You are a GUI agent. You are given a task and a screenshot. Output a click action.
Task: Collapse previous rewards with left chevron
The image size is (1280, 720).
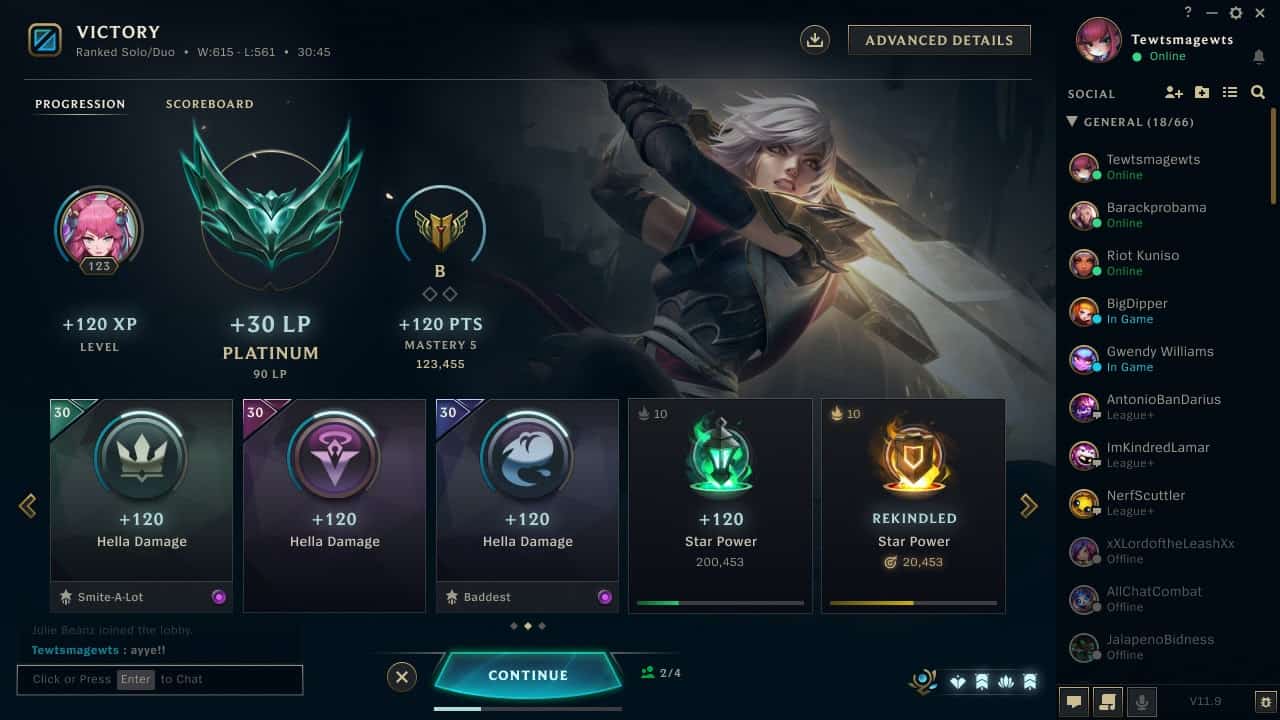[x=28, y=505]
